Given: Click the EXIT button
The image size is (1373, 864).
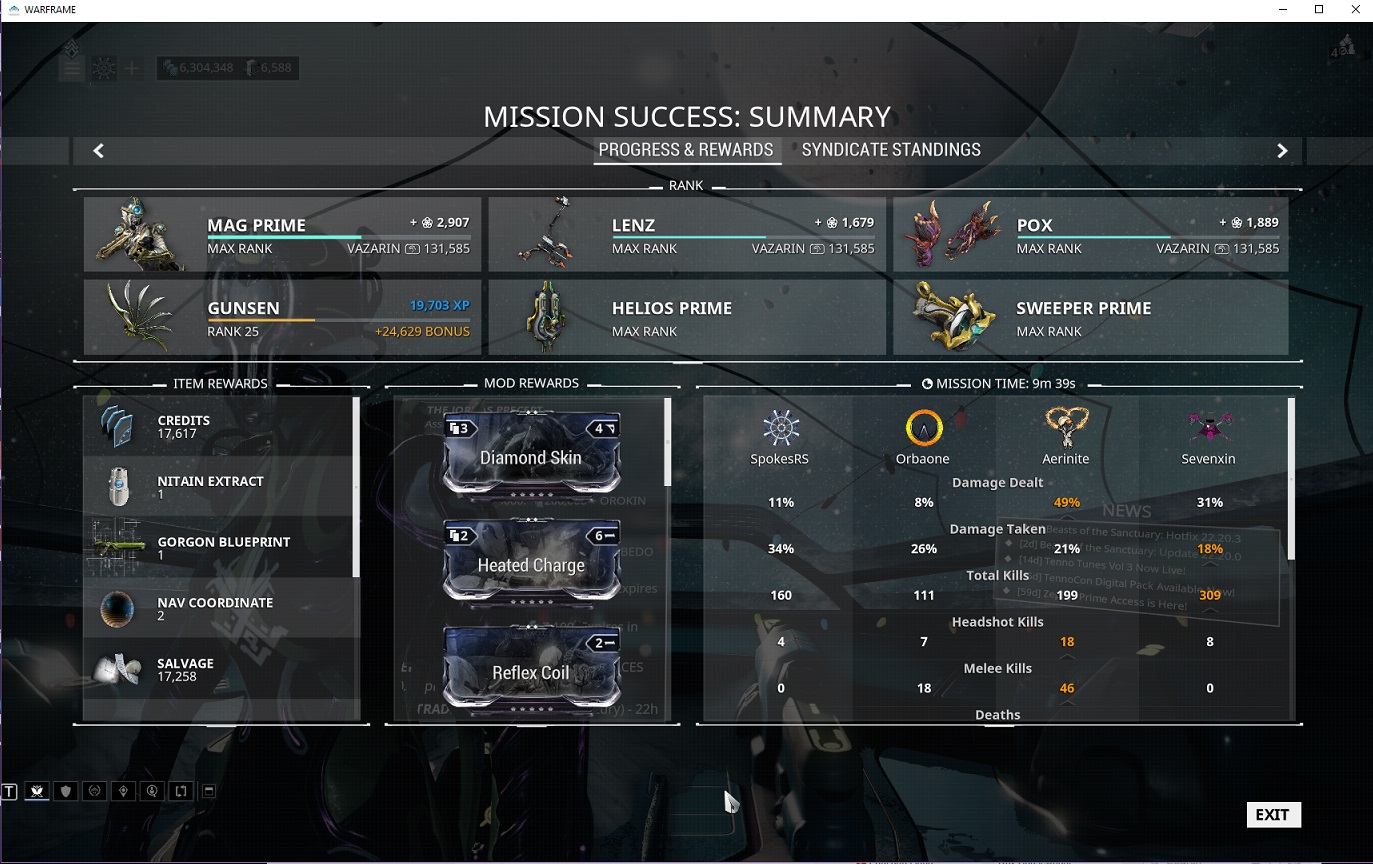Looking at the screenshot, I should pyautogui.click(x=1273, y=815).
